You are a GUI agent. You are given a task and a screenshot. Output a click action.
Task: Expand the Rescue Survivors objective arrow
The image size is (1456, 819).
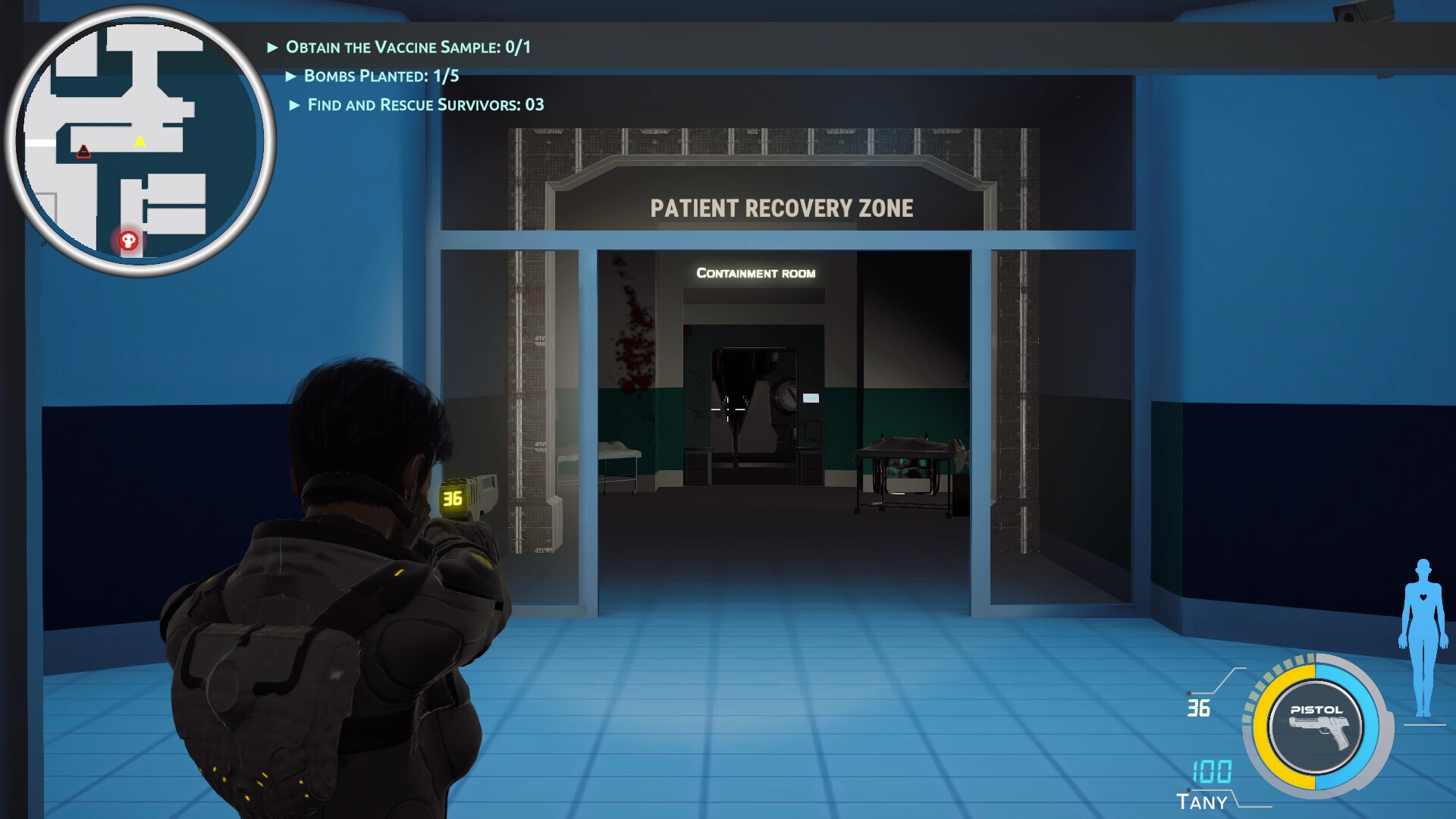pyautogui.click(x=293, y=105)
